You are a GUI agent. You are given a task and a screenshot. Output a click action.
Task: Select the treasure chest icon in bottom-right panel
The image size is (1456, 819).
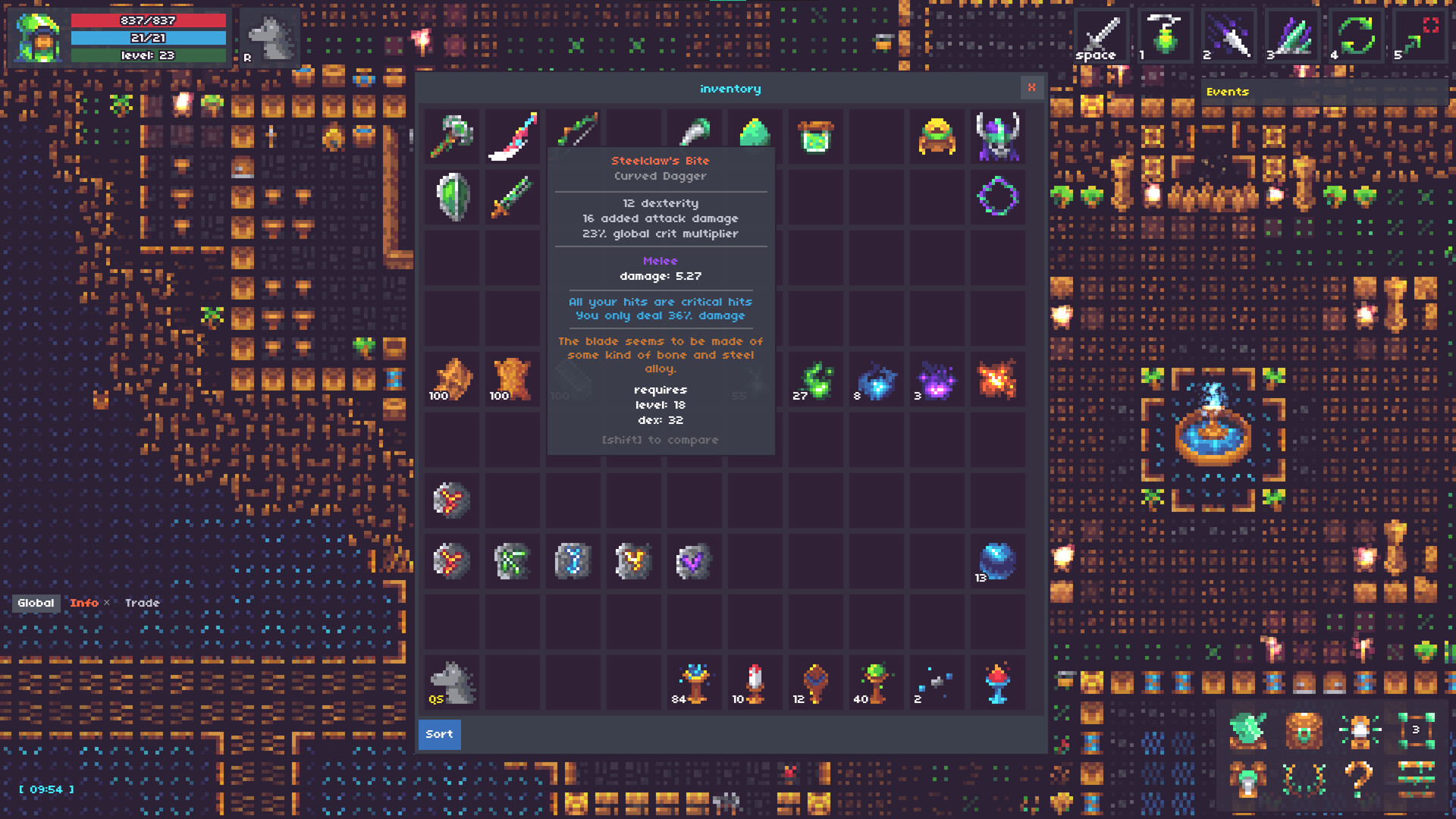pos(1303,730)
